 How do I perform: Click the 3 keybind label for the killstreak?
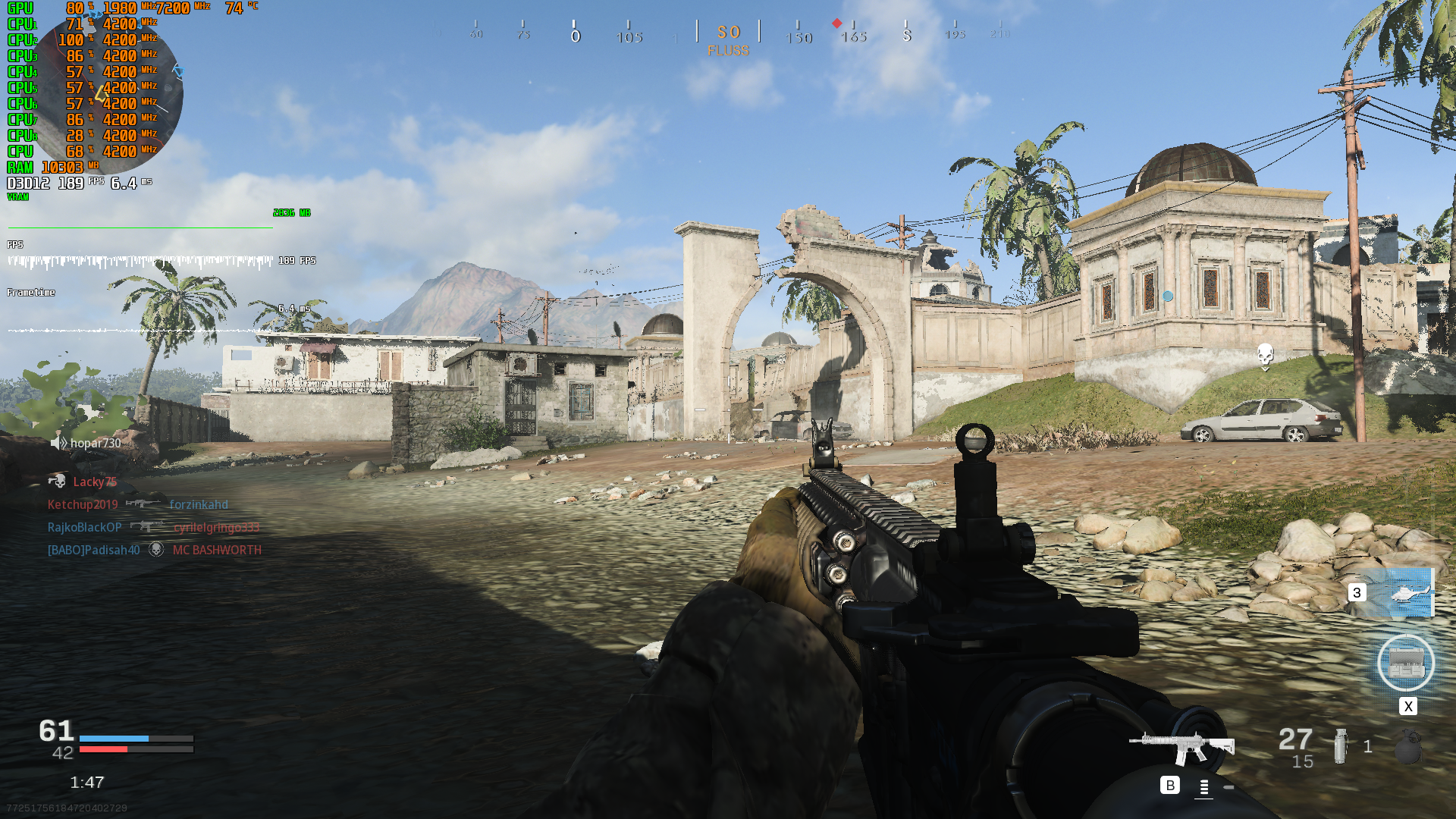coord(1357,592)
